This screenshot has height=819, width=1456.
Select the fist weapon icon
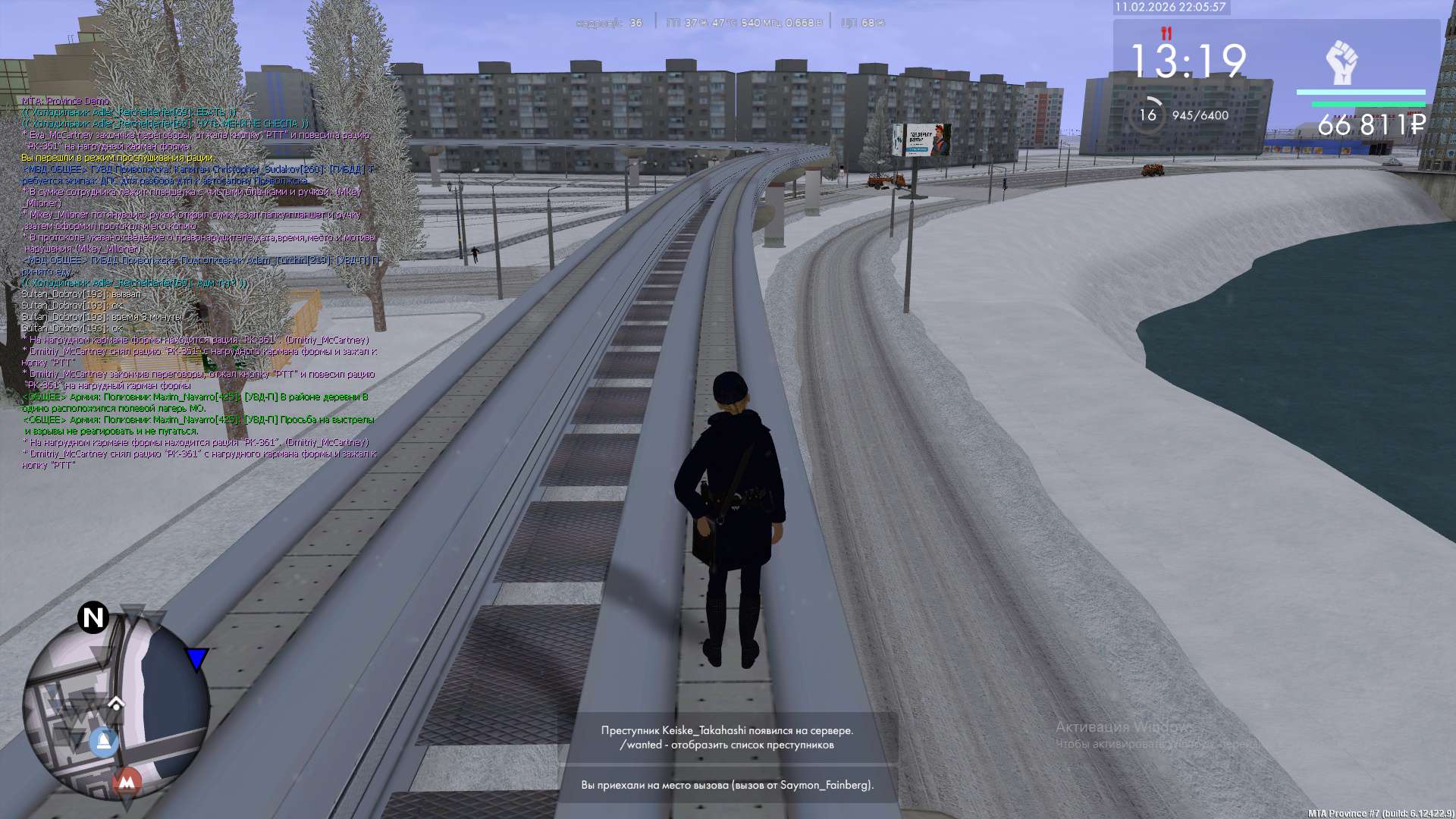1341,62
